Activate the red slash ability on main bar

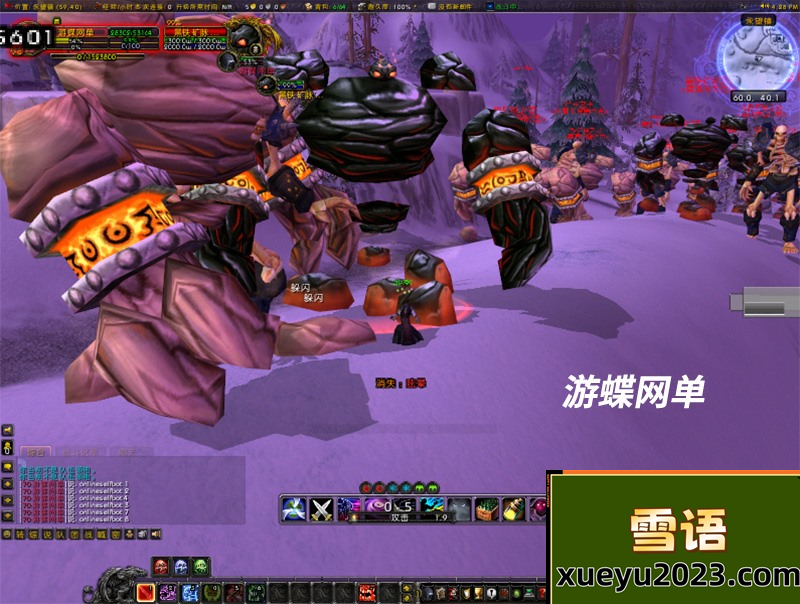146,592
